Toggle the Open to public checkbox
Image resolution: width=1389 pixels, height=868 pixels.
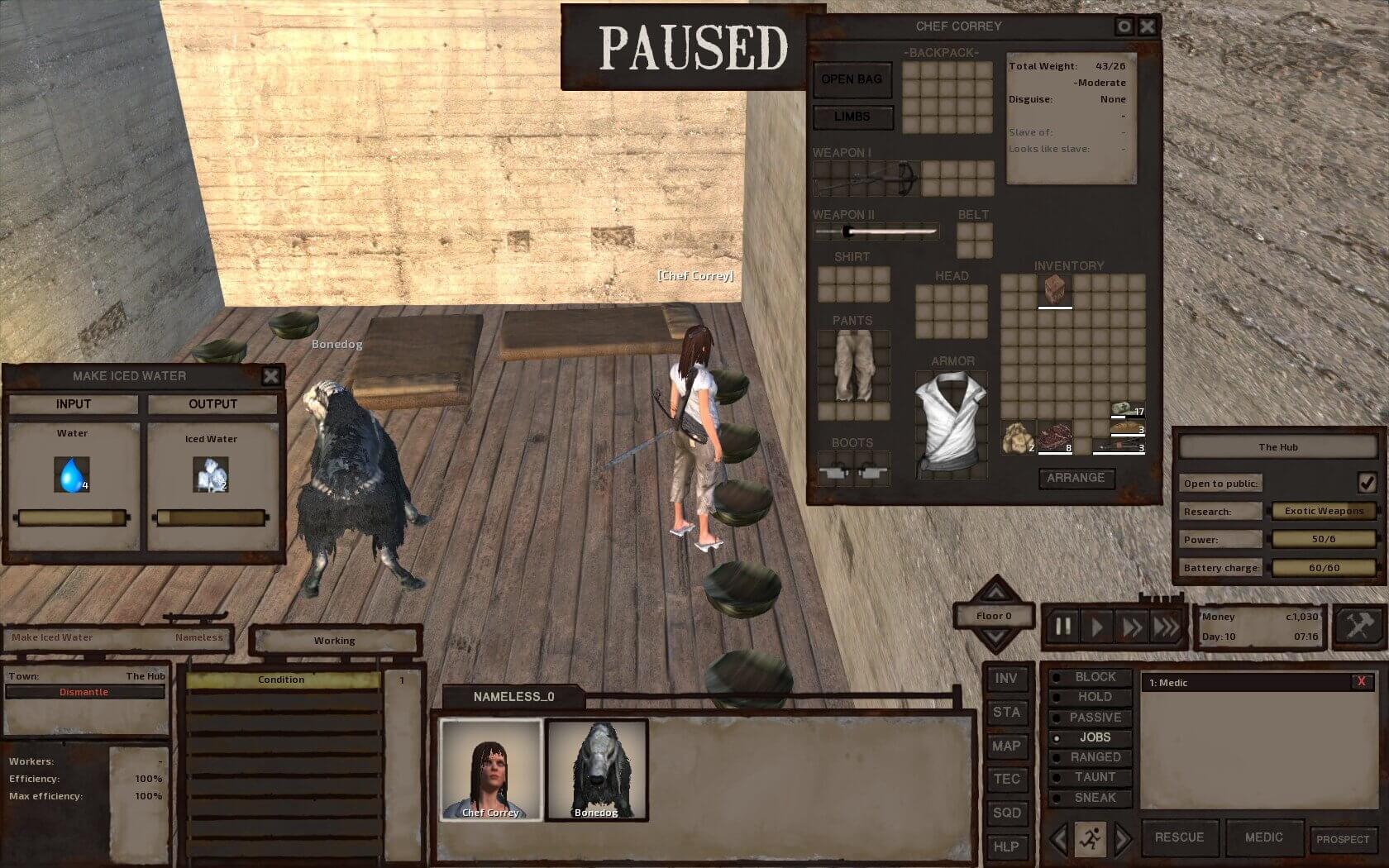1366,482
